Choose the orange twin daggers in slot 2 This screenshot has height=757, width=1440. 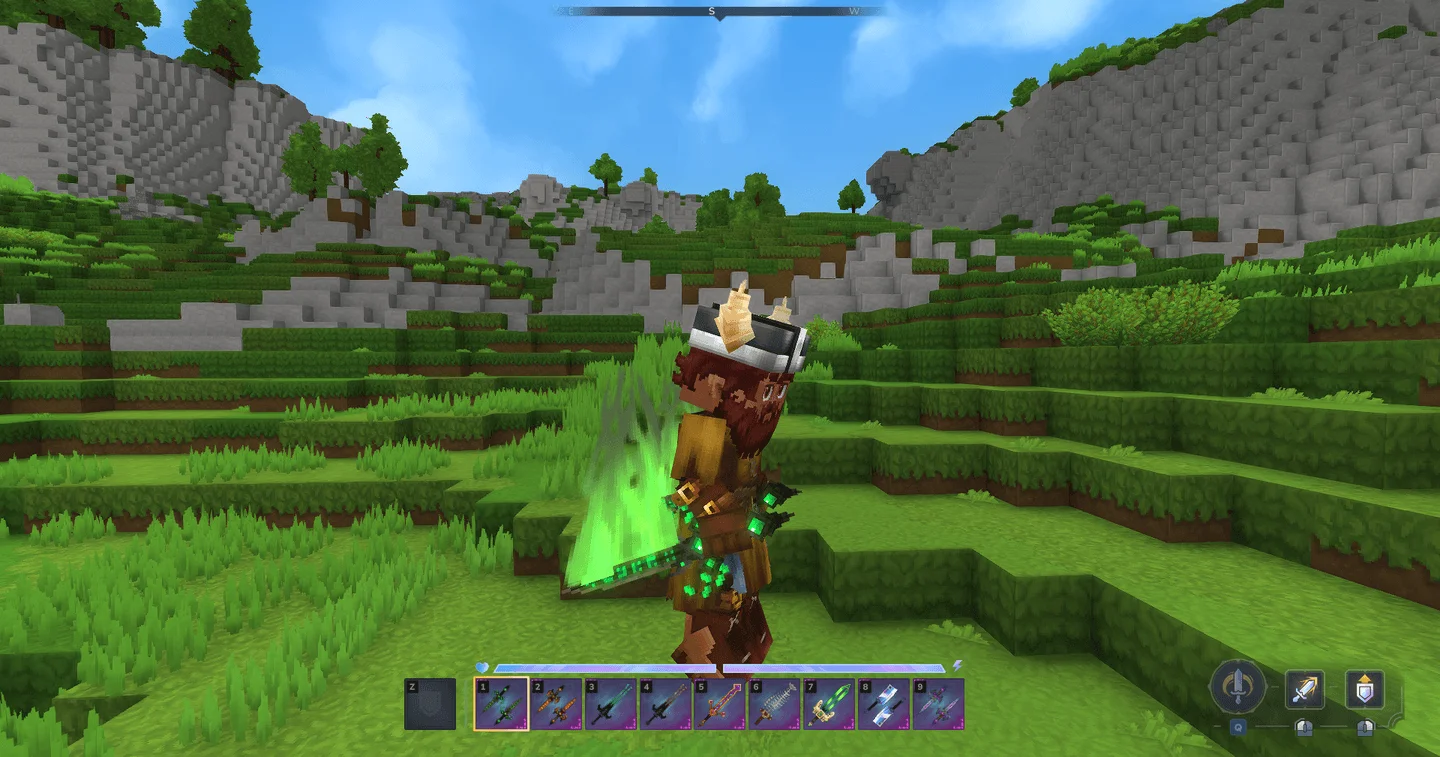click(x=556, y=704)
